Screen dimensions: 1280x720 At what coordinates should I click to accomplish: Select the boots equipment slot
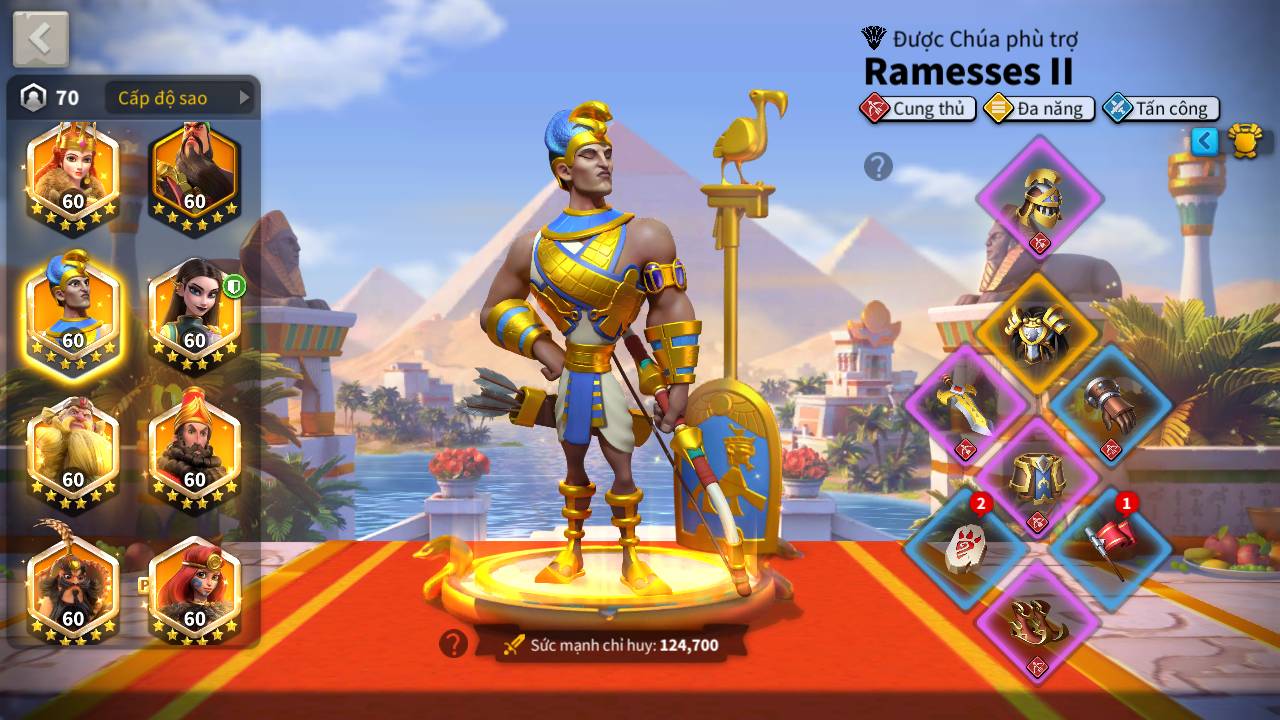(x=1037, y=622)
